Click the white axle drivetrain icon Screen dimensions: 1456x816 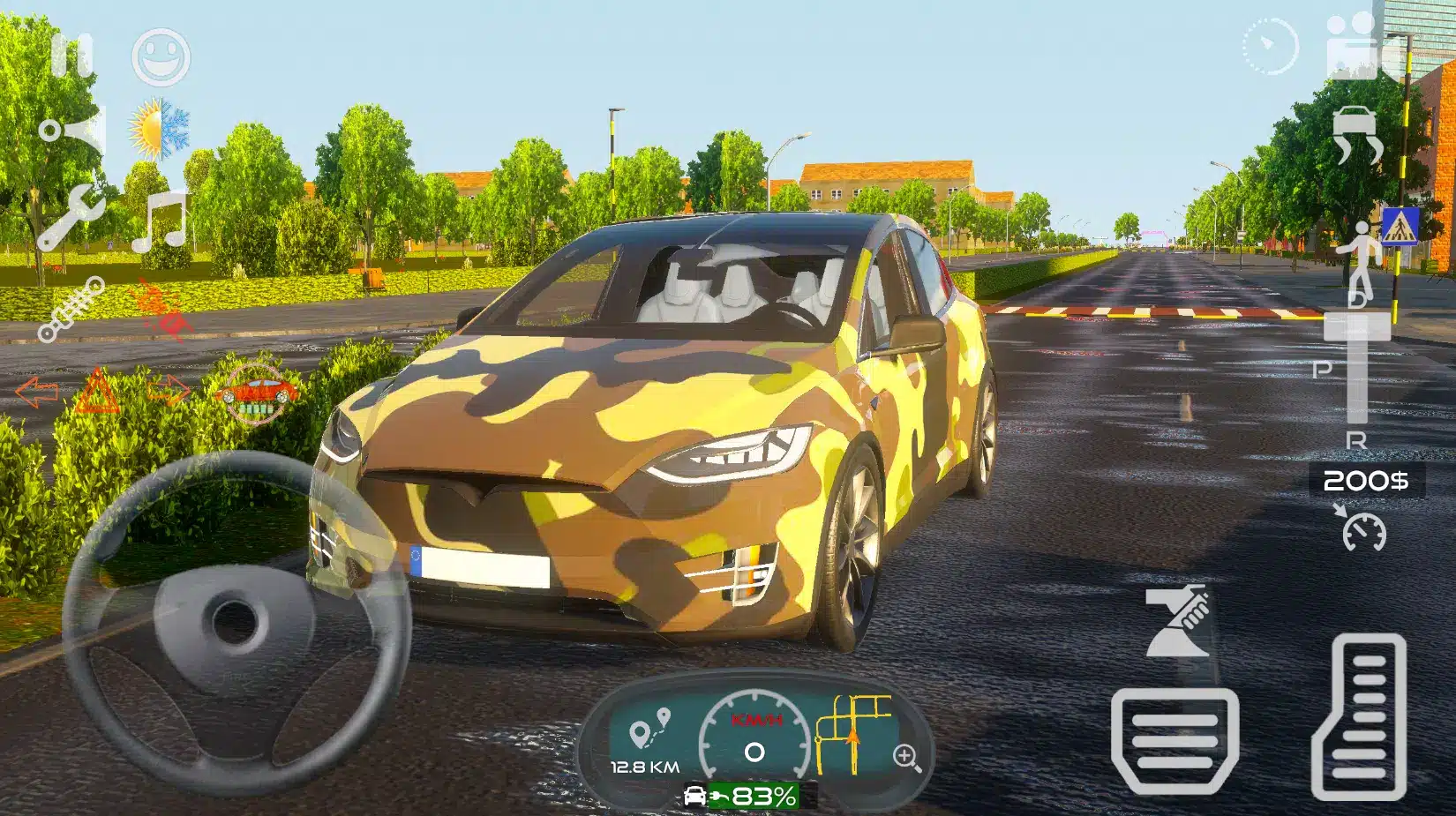pyautogui.click(x=71, y=309)
